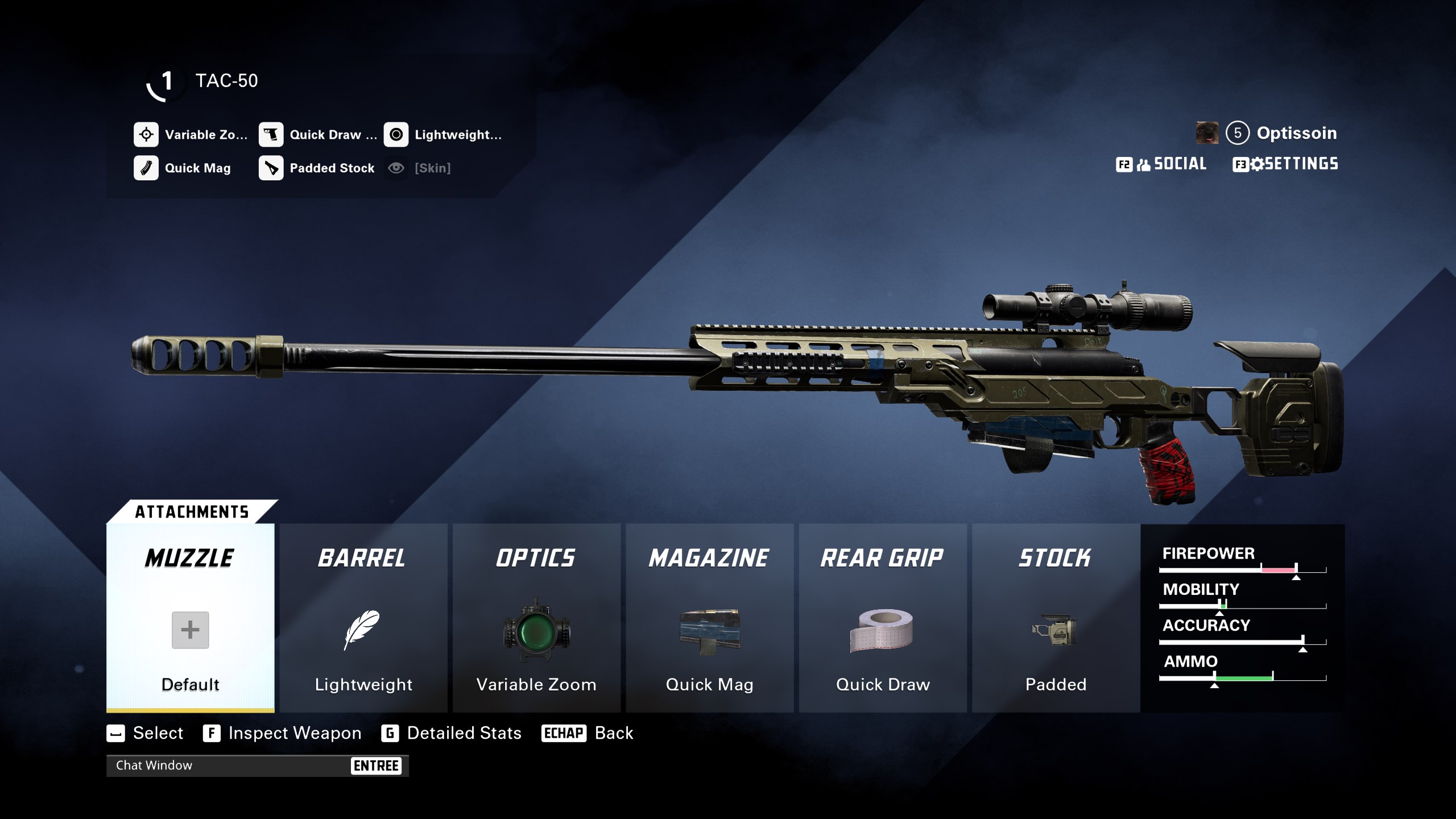
Task: Click the plus icon under Muzzle Default
Action: [x=189, y=630]
